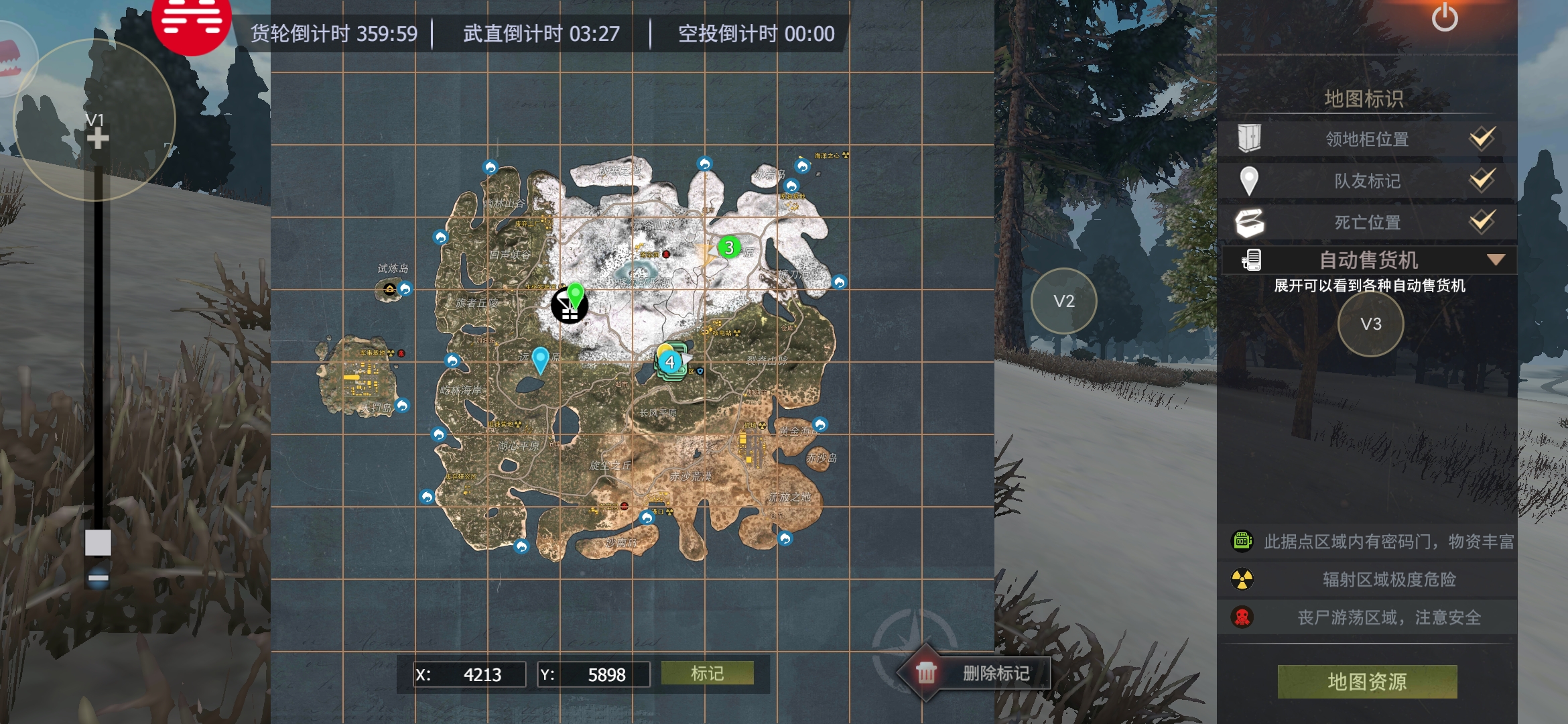This screenshot has height=724, width=1568.
Task: Select the blue teardrop map pin
Action: pyautogui.click(x=540, y=359)
